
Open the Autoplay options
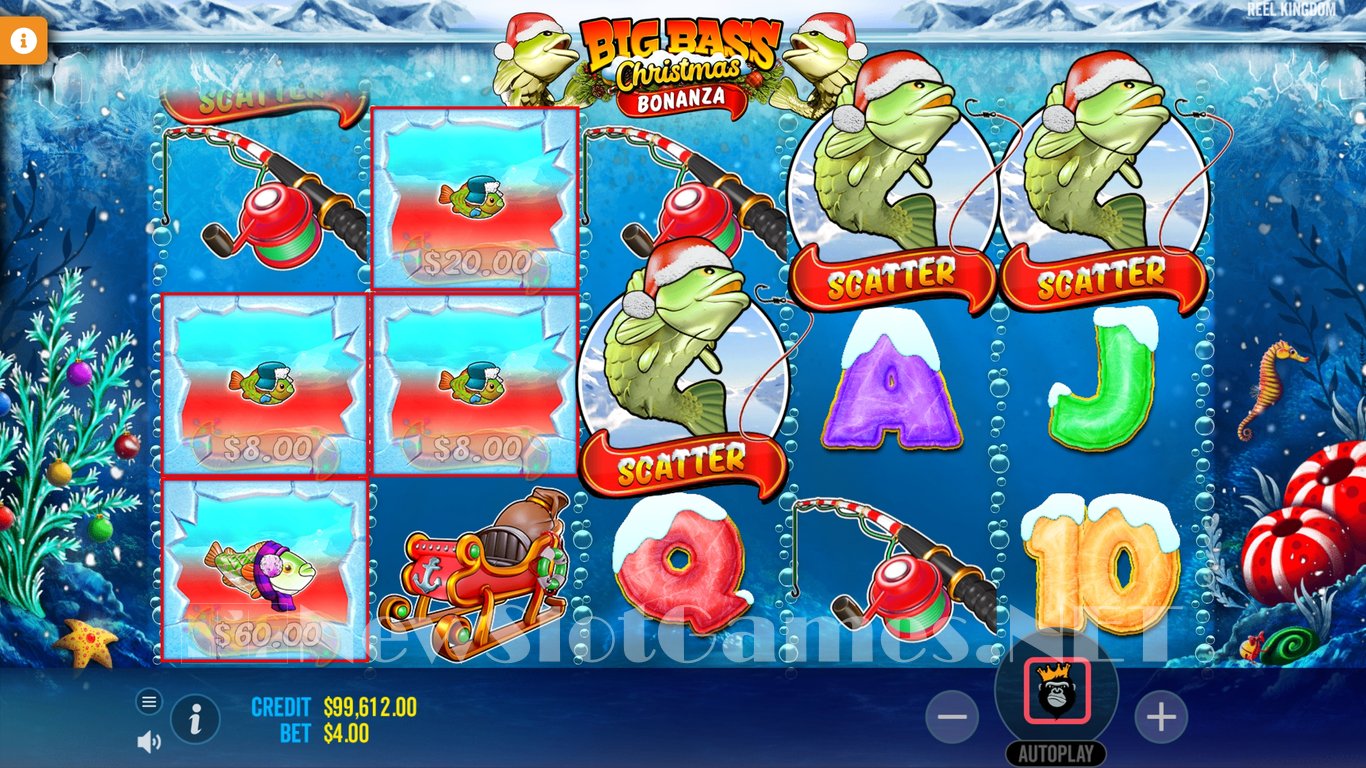click(1056, 753)
